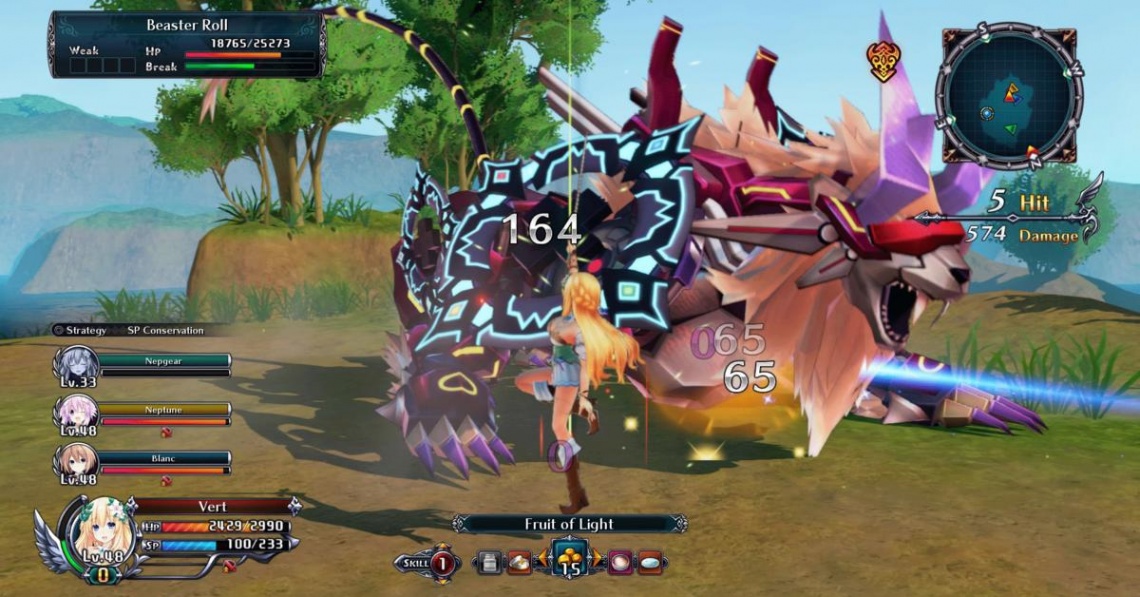Open the circular minimap
The height and width of the screenshot is (597, 1140).
(1008, 96)
